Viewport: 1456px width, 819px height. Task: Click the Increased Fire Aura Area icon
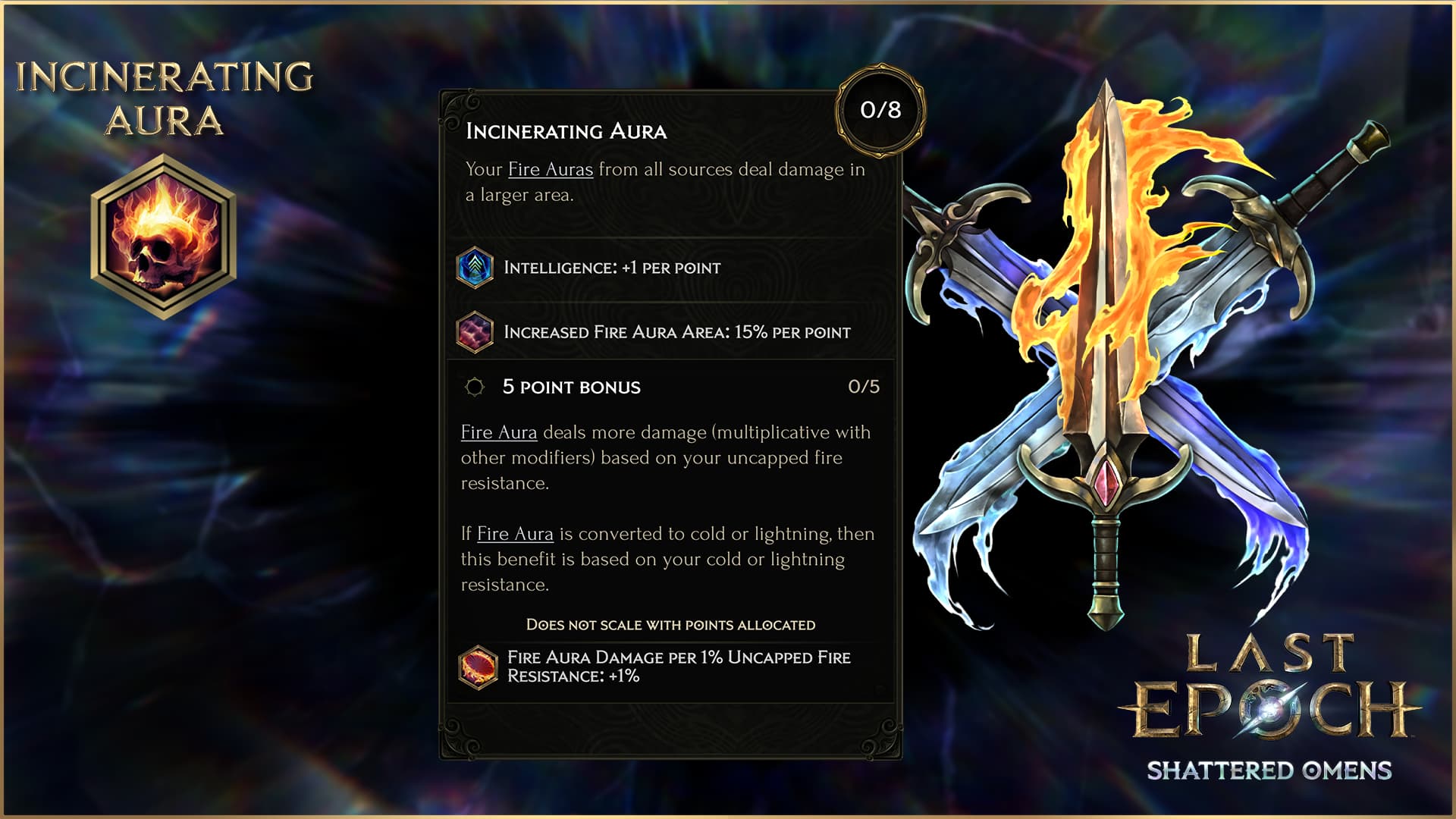(475, 332)
